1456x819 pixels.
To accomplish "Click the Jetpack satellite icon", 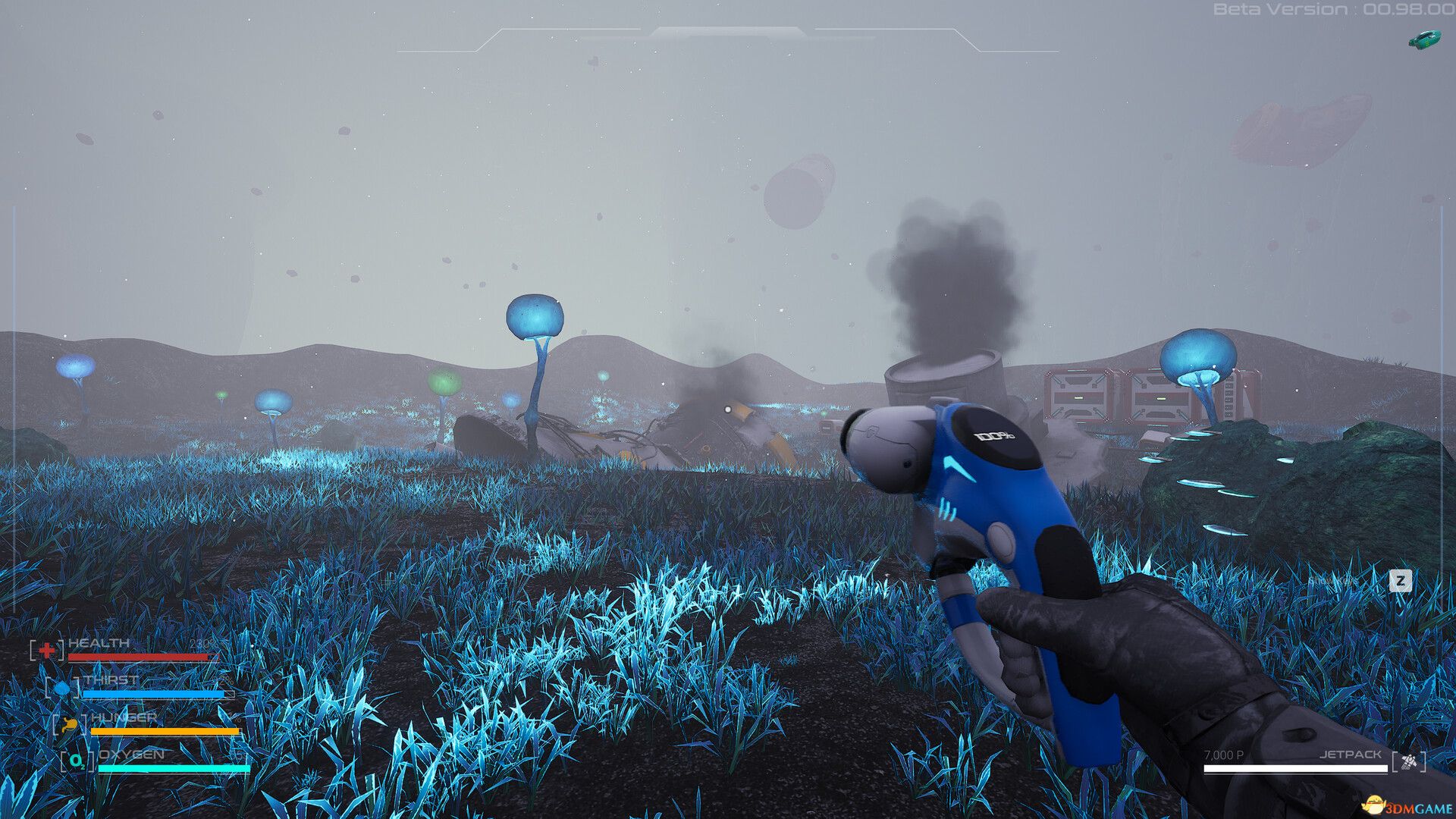I will click(1409, 761).
